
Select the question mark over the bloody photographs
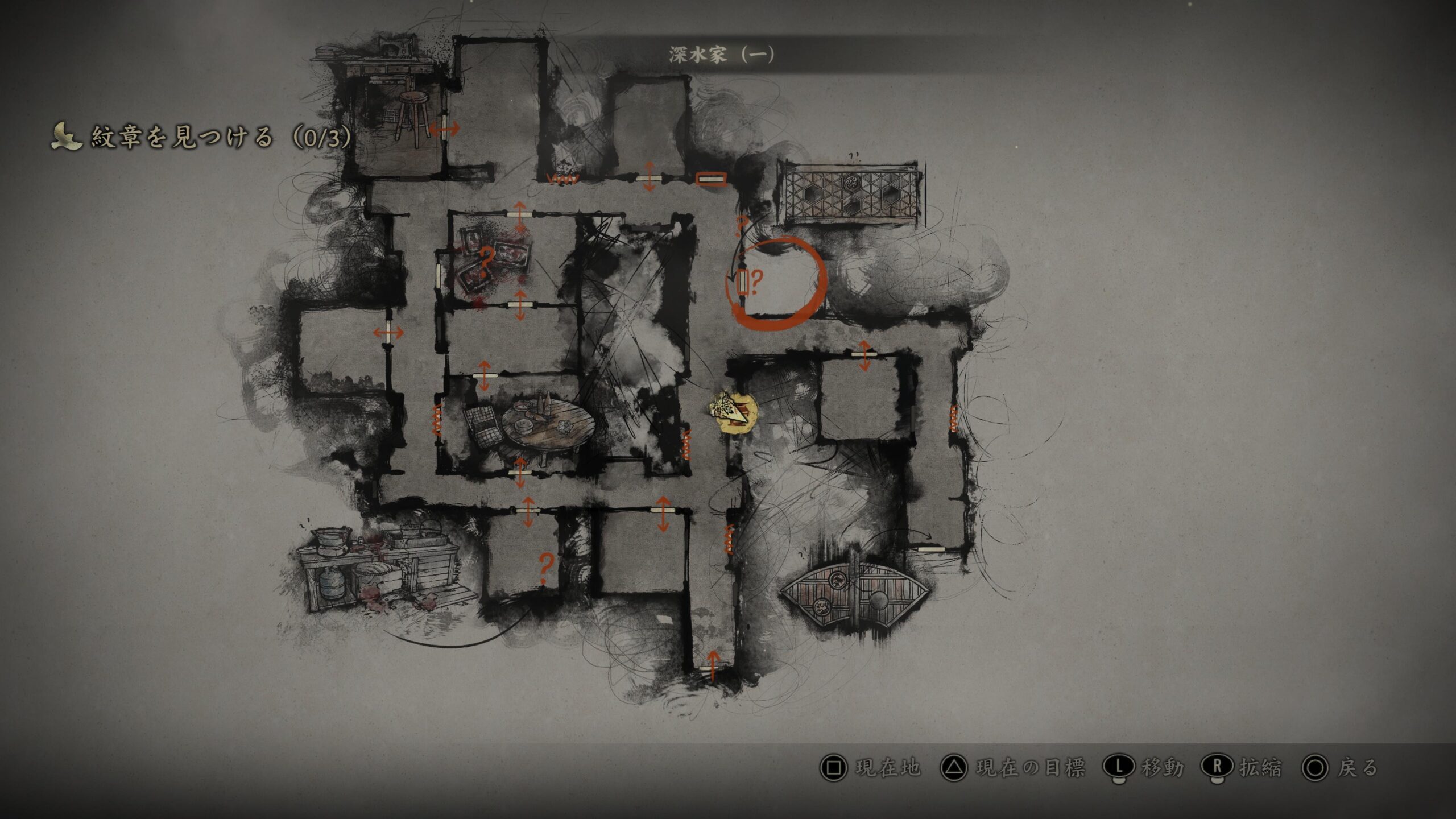(x=486, y=261)
